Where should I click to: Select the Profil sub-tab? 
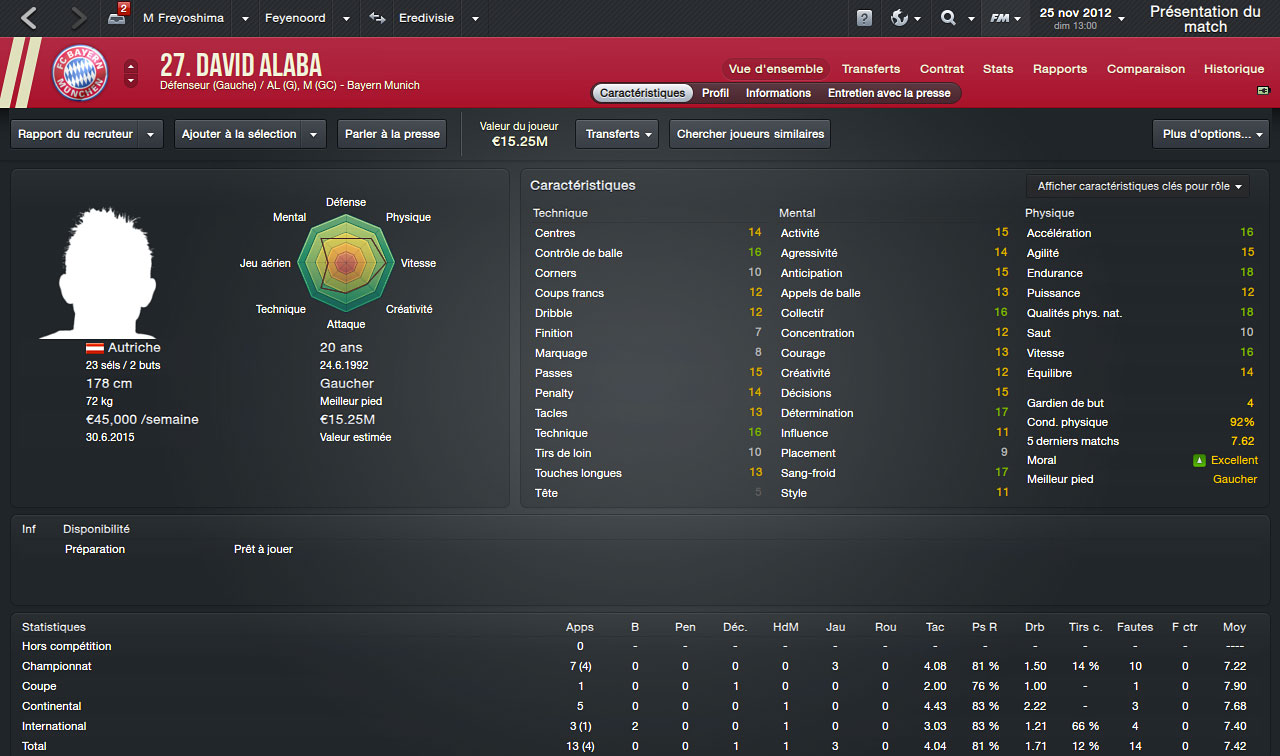(715, 93)
